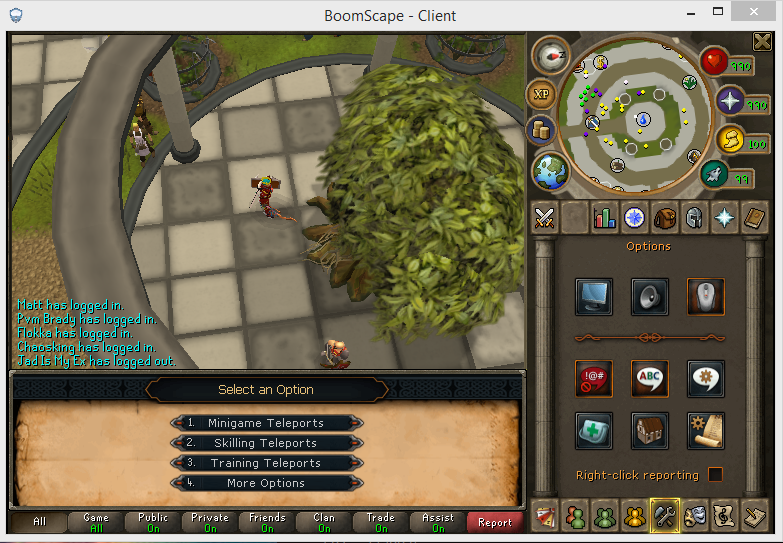
Task: Open the audio settings speaker icon
Action: (x=650, y=296)
